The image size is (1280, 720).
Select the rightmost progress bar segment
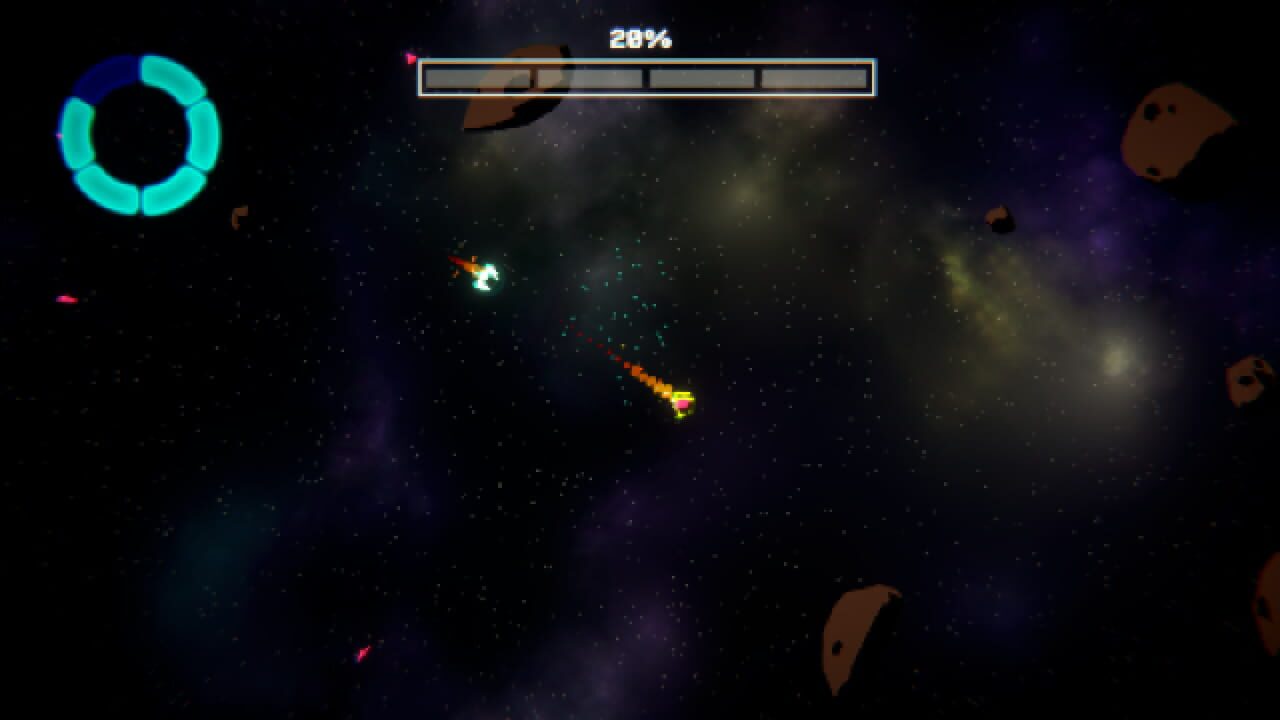814,76
